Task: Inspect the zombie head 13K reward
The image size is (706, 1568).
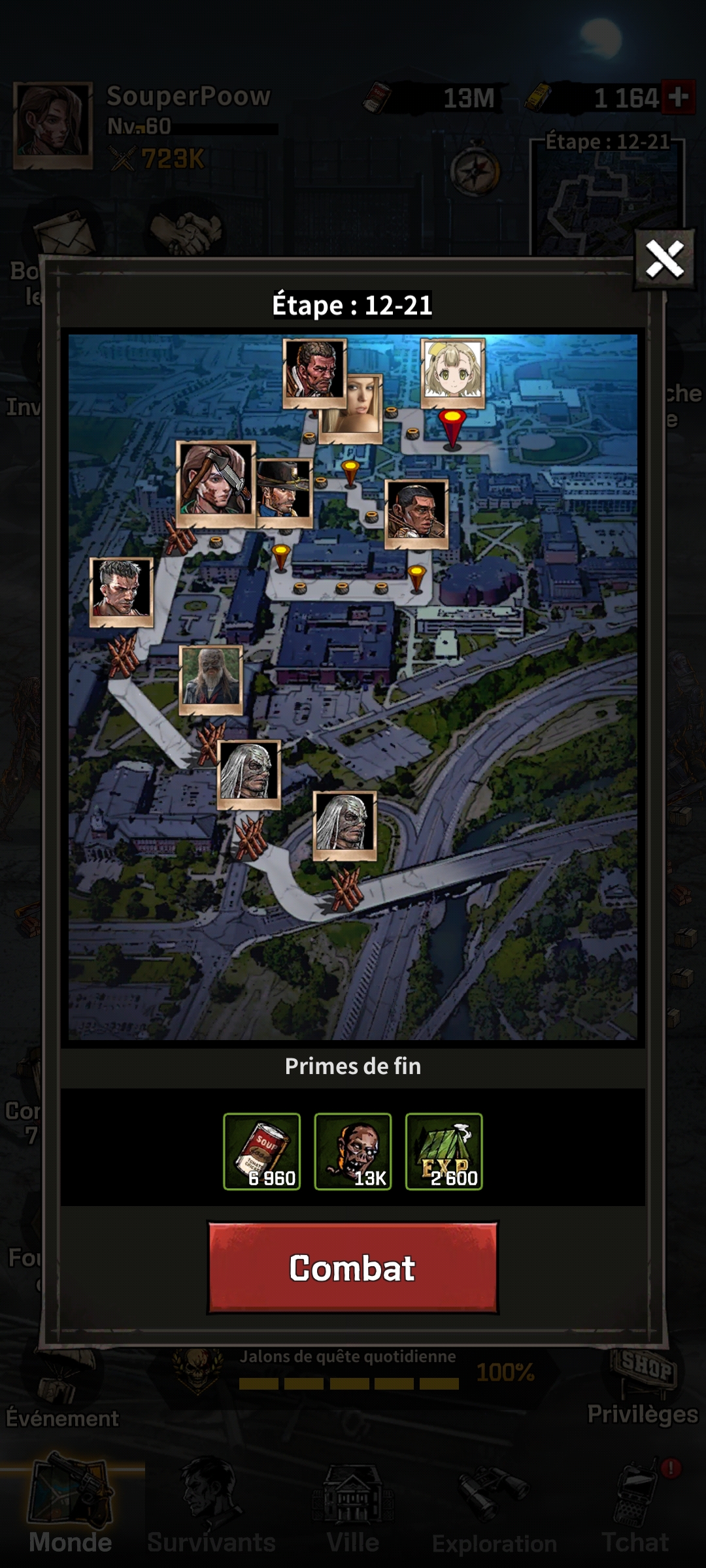Action: pos(352,1151)
